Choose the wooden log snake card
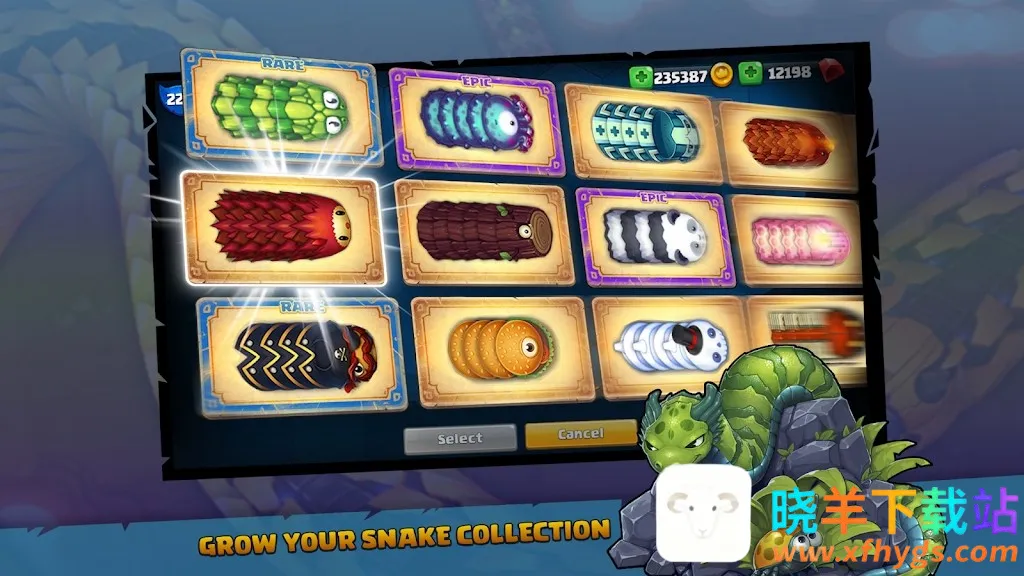 coord(484,231)
